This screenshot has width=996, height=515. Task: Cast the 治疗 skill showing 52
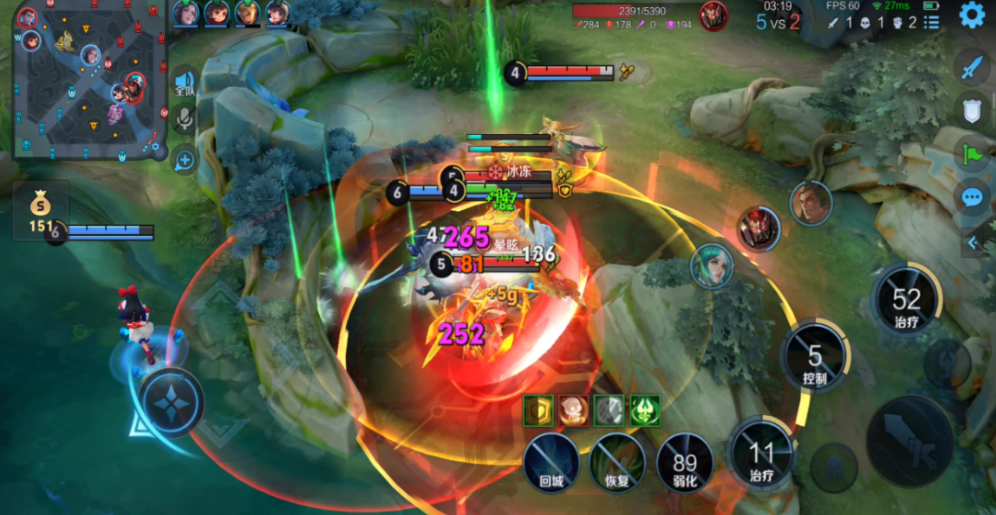tap(906, 300)
